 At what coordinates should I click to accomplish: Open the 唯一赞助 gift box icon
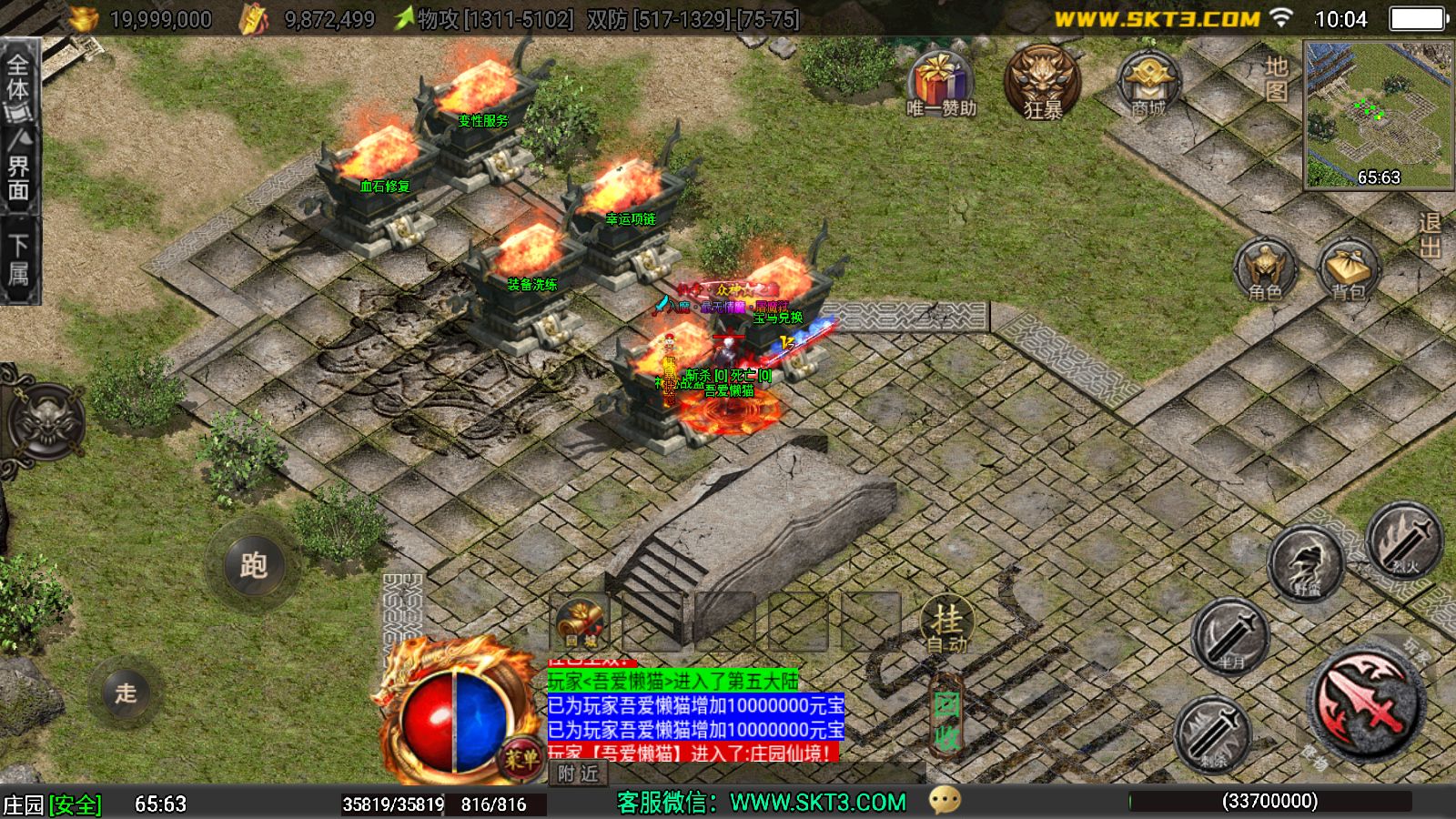pyautogui.click(x=940, y=83)
